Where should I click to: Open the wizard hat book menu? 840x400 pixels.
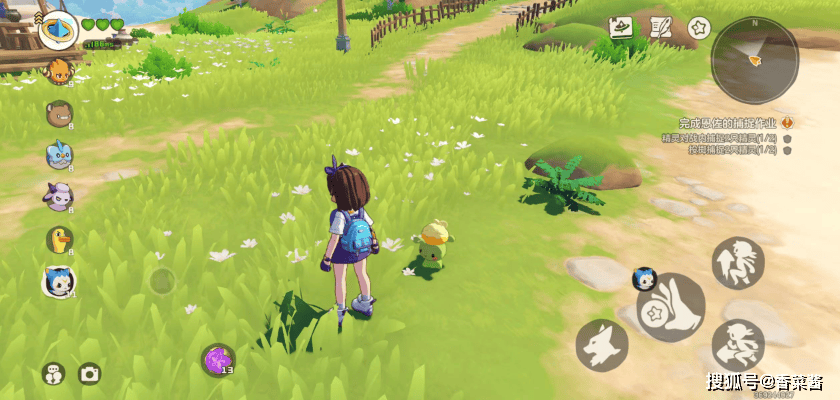click(x=622, y=28)
